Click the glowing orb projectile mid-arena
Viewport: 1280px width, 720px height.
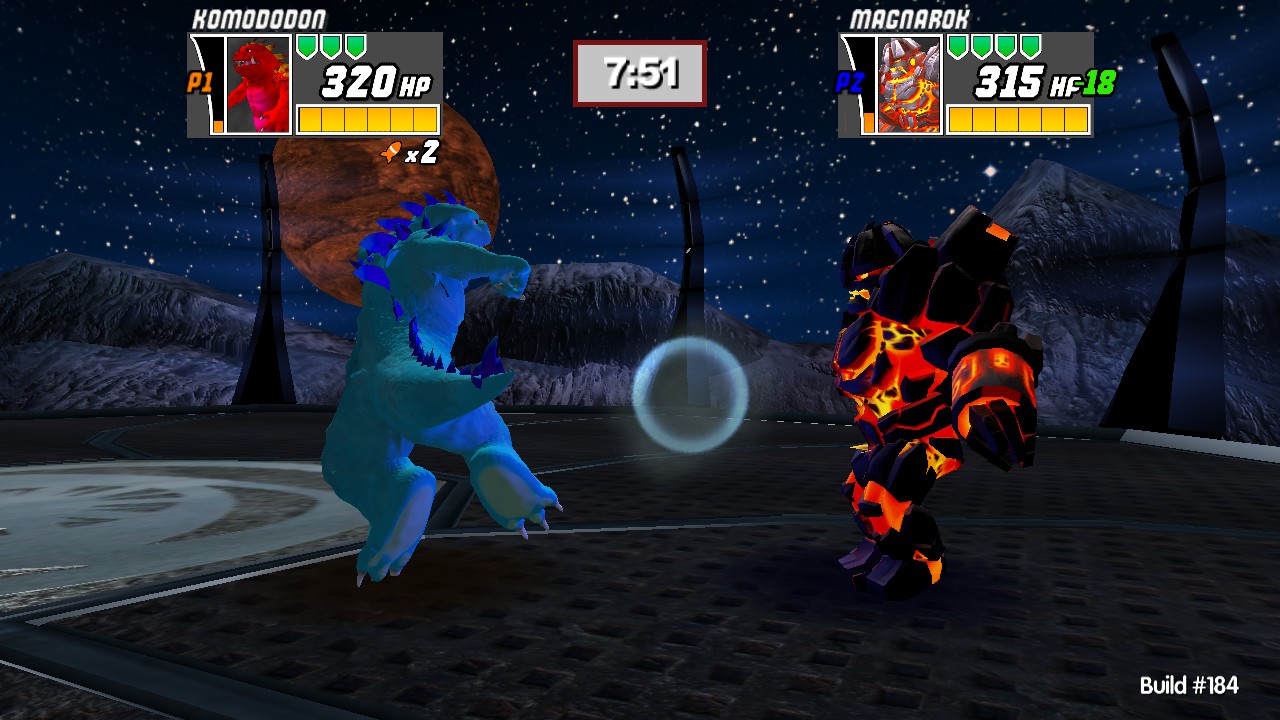coord(688,392)
